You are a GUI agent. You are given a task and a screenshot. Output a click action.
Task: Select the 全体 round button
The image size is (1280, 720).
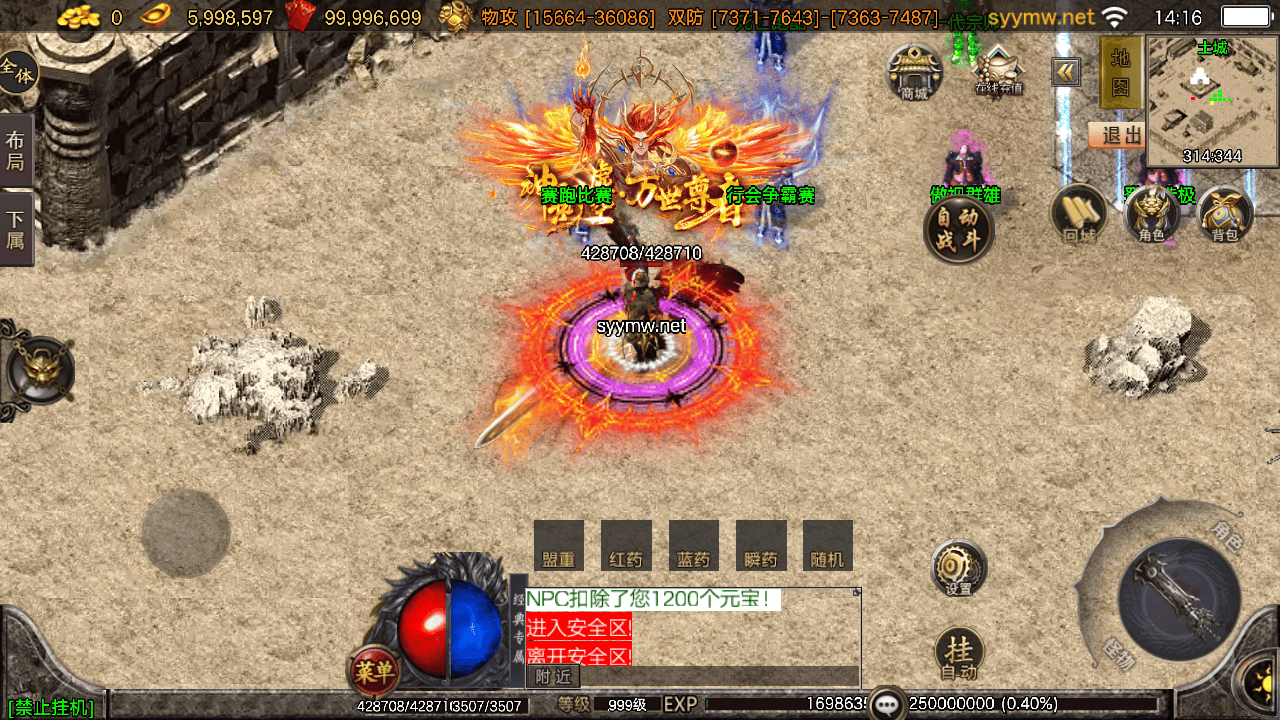click(17, 72)
